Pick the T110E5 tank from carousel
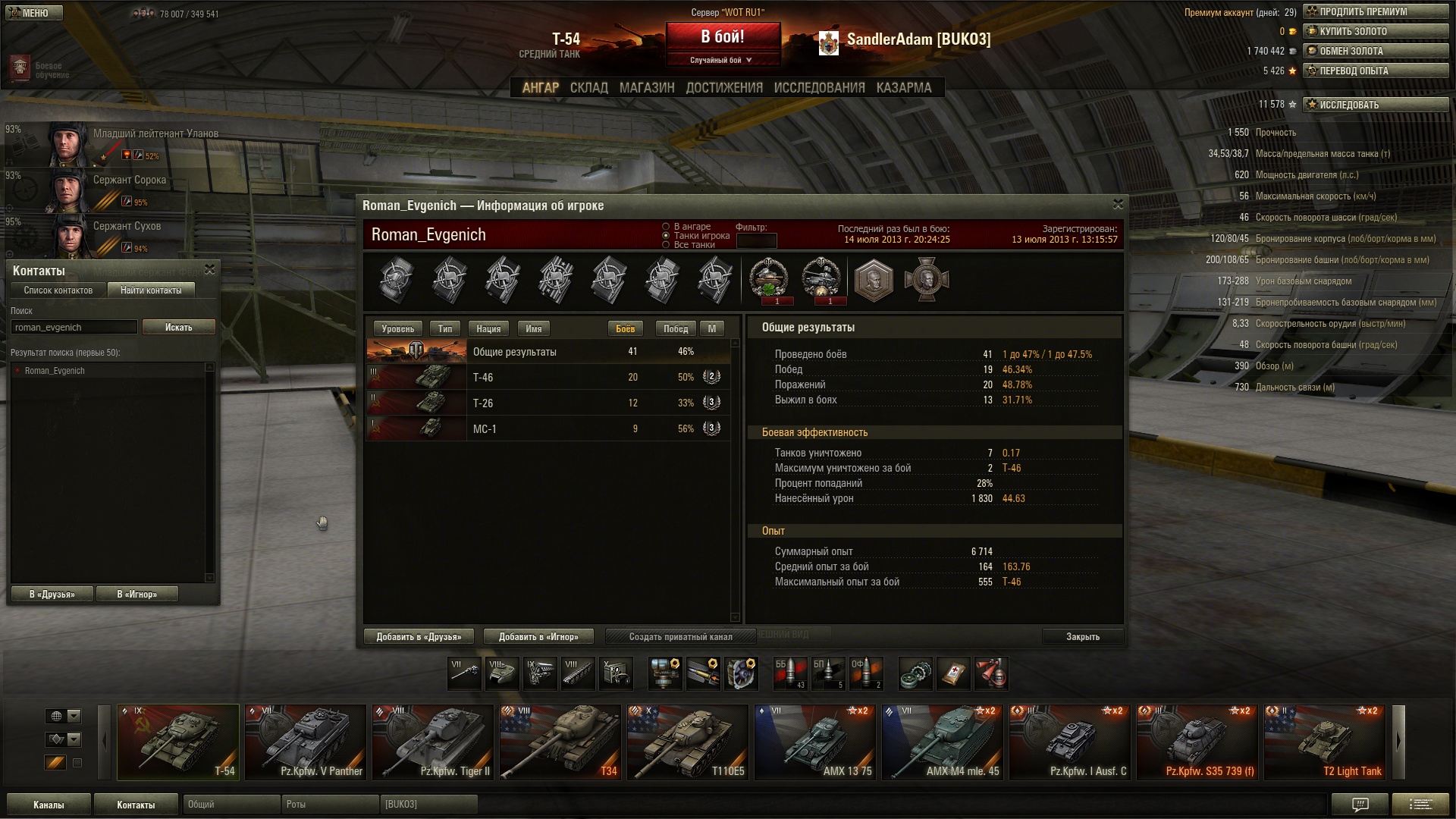Image resolution: width=1456 pixels, height=819 pixels. (x=688, y=742)
